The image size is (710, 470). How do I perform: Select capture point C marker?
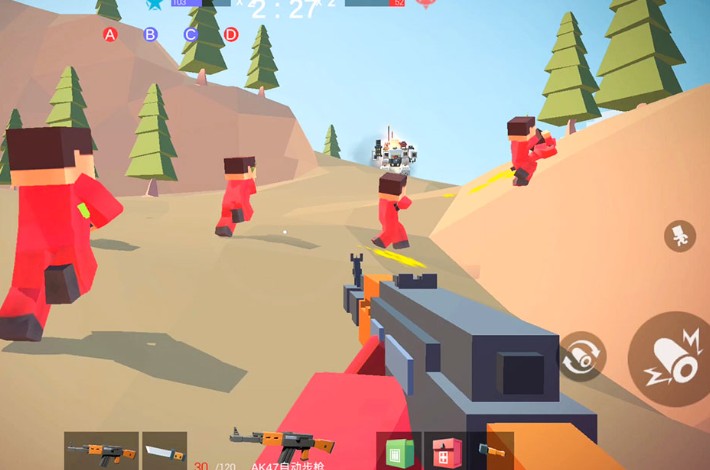pyautogui.click(x=190, y=35)
